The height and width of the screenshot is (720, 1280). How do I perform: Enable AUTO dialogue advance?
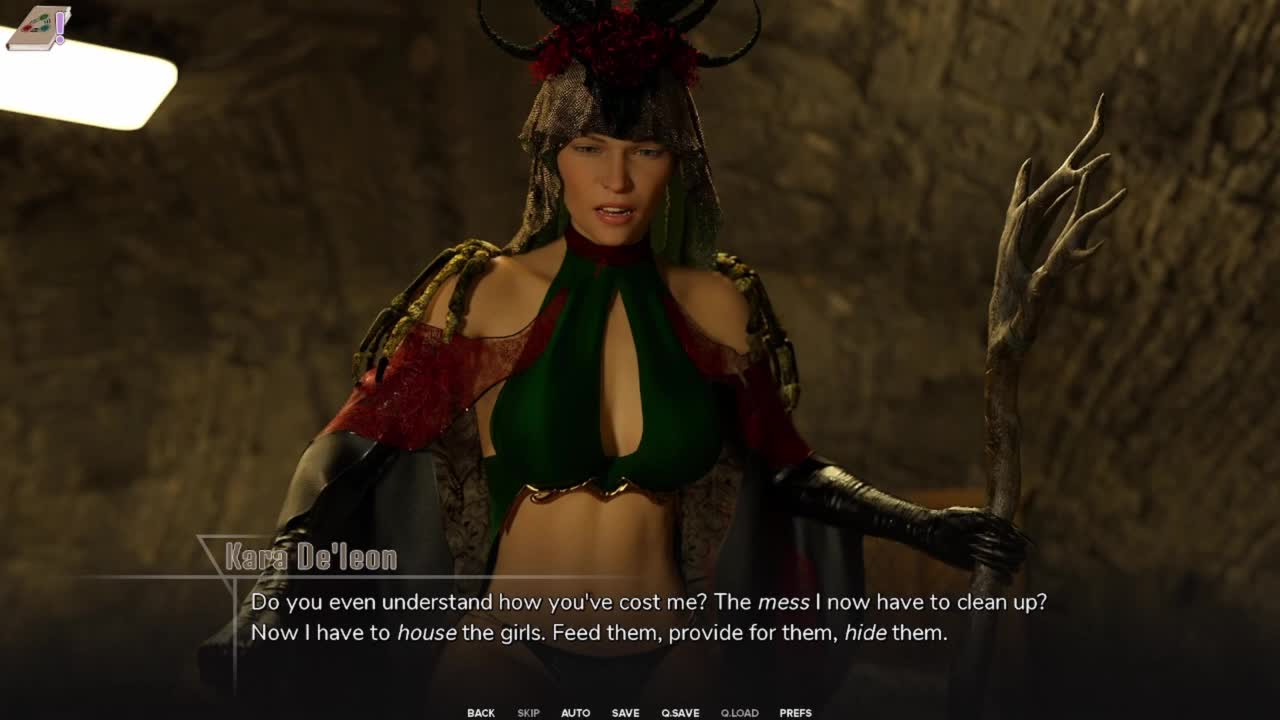click(x=575, y=713)
